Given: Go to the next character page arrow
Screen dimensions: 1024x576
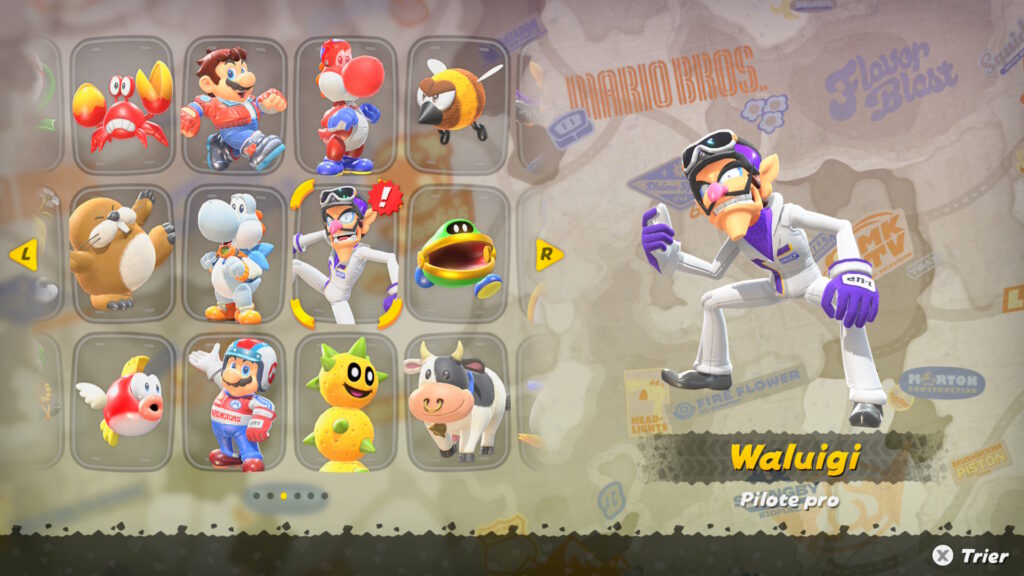Looking at the screenshot, I should 548,254.
